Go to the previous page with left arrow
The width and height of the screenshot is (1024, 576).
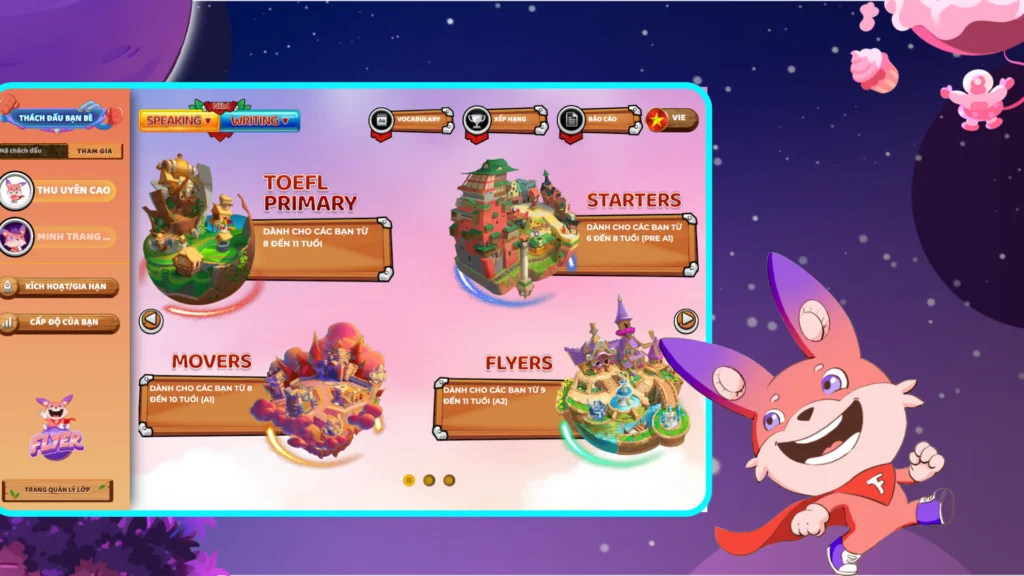tap(152, 321)
